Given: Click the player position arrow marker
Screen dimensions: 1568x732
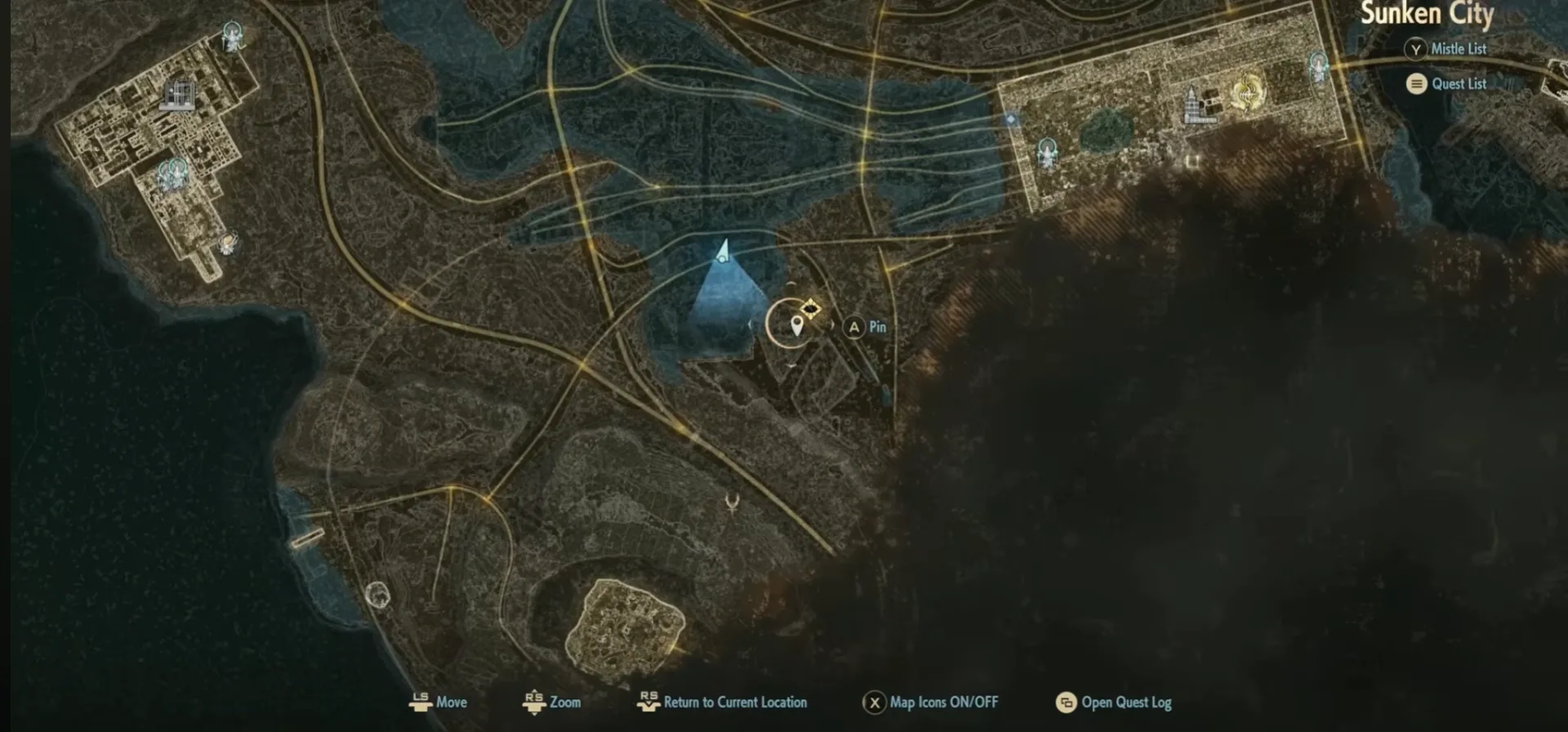Looking at the screenshot, I should click(723, 252).
